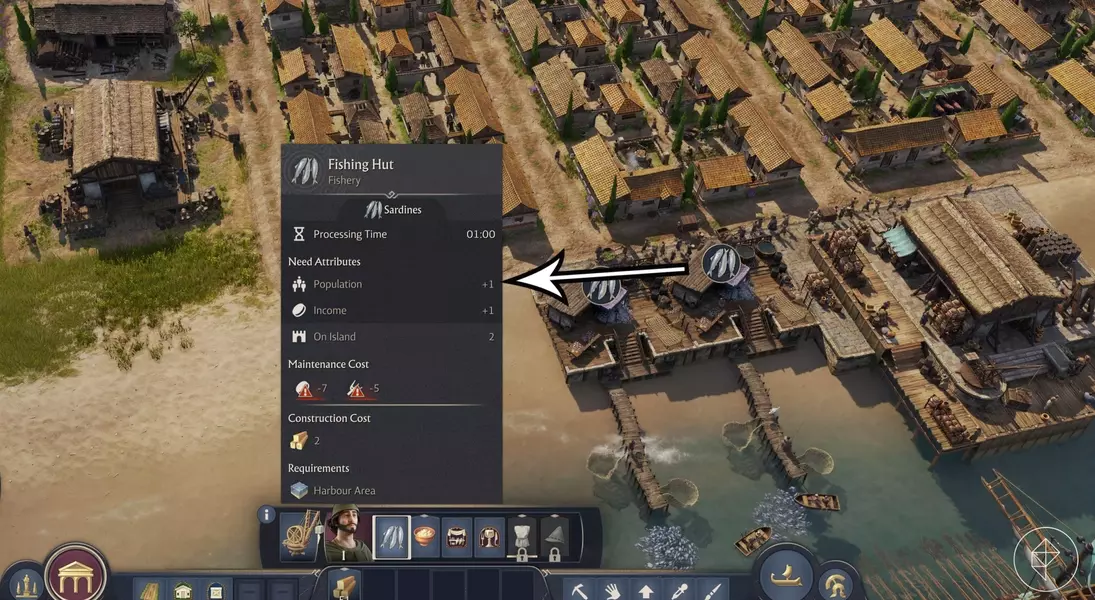Viewport: 1095px width, 600px height.
Task: Open the info button on build bar
Action: click(x=267, y=515)
